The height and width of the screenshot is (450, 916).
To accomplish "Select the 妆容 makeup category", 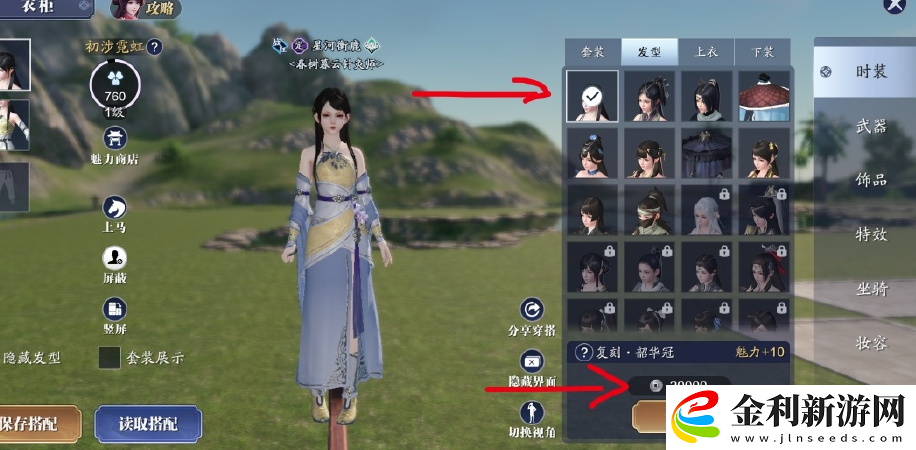I will pyautogui.click(x=870, y=342).
